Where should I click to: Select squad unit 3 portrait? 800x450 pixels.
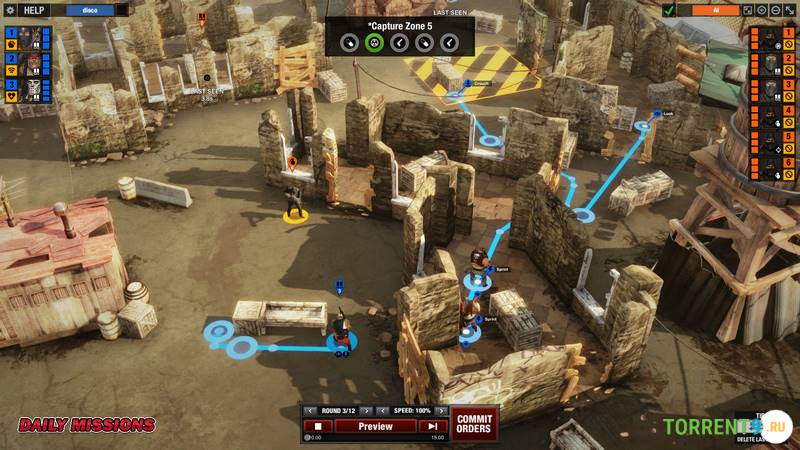[30, 90]
